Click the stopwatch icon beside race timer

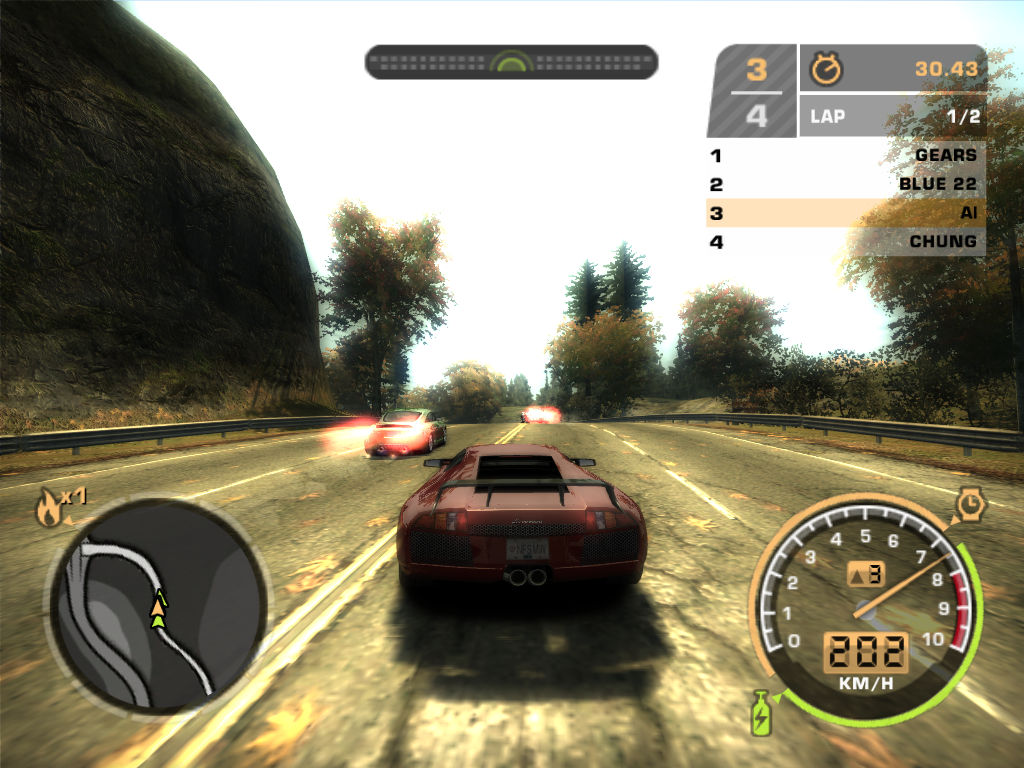click(826, 69)
